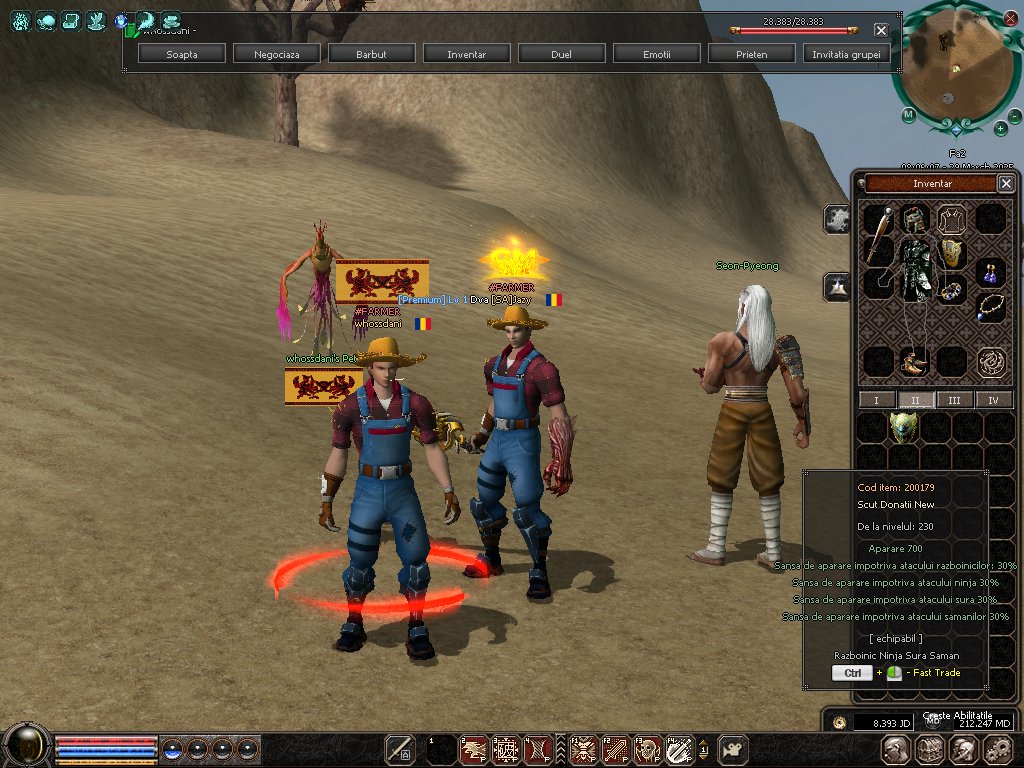Click the equipped sword weapon slot

(879, 234)
